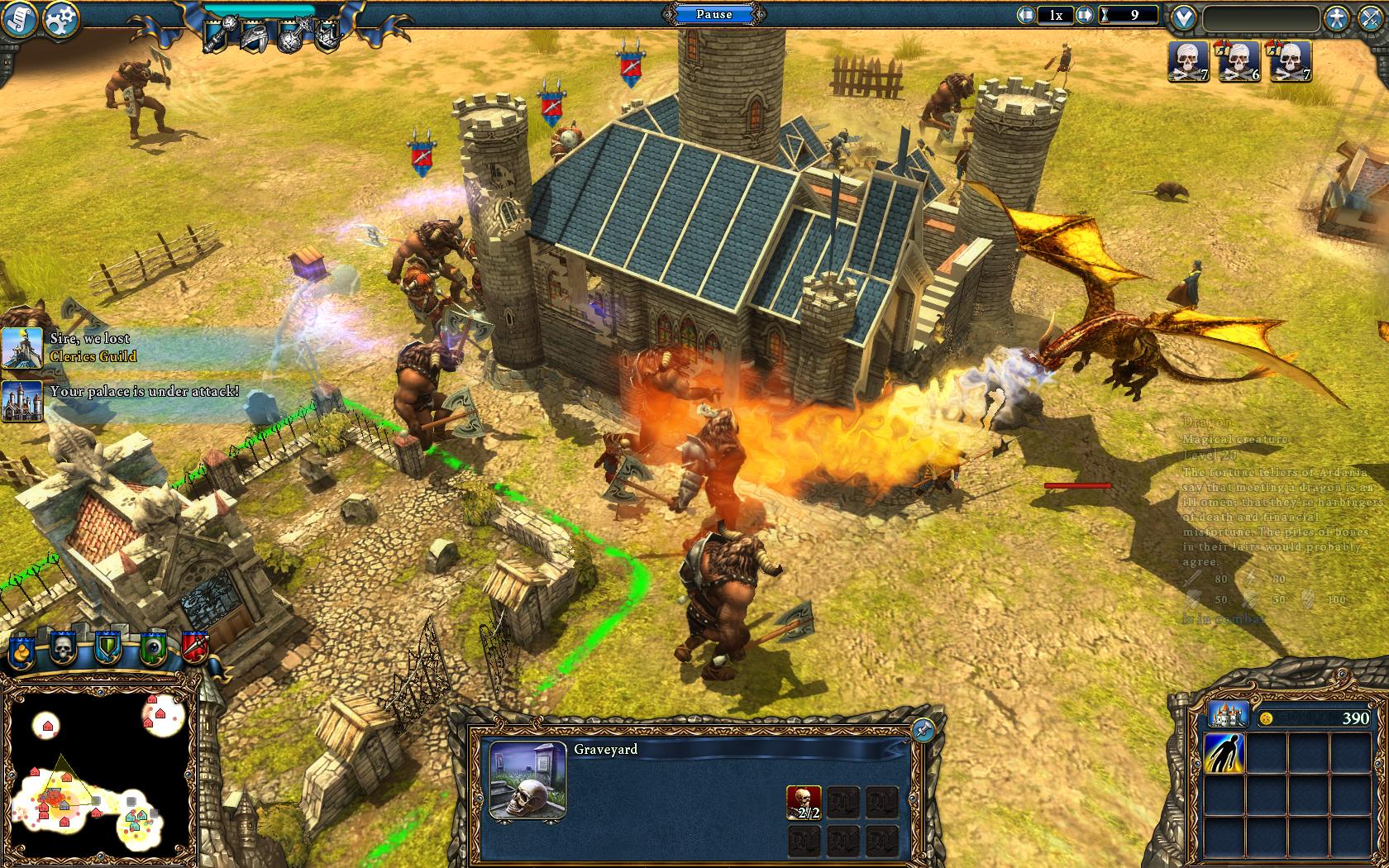Place the green shield protection flag
The image size is (1389, 868).
click(x=107, y=649)
